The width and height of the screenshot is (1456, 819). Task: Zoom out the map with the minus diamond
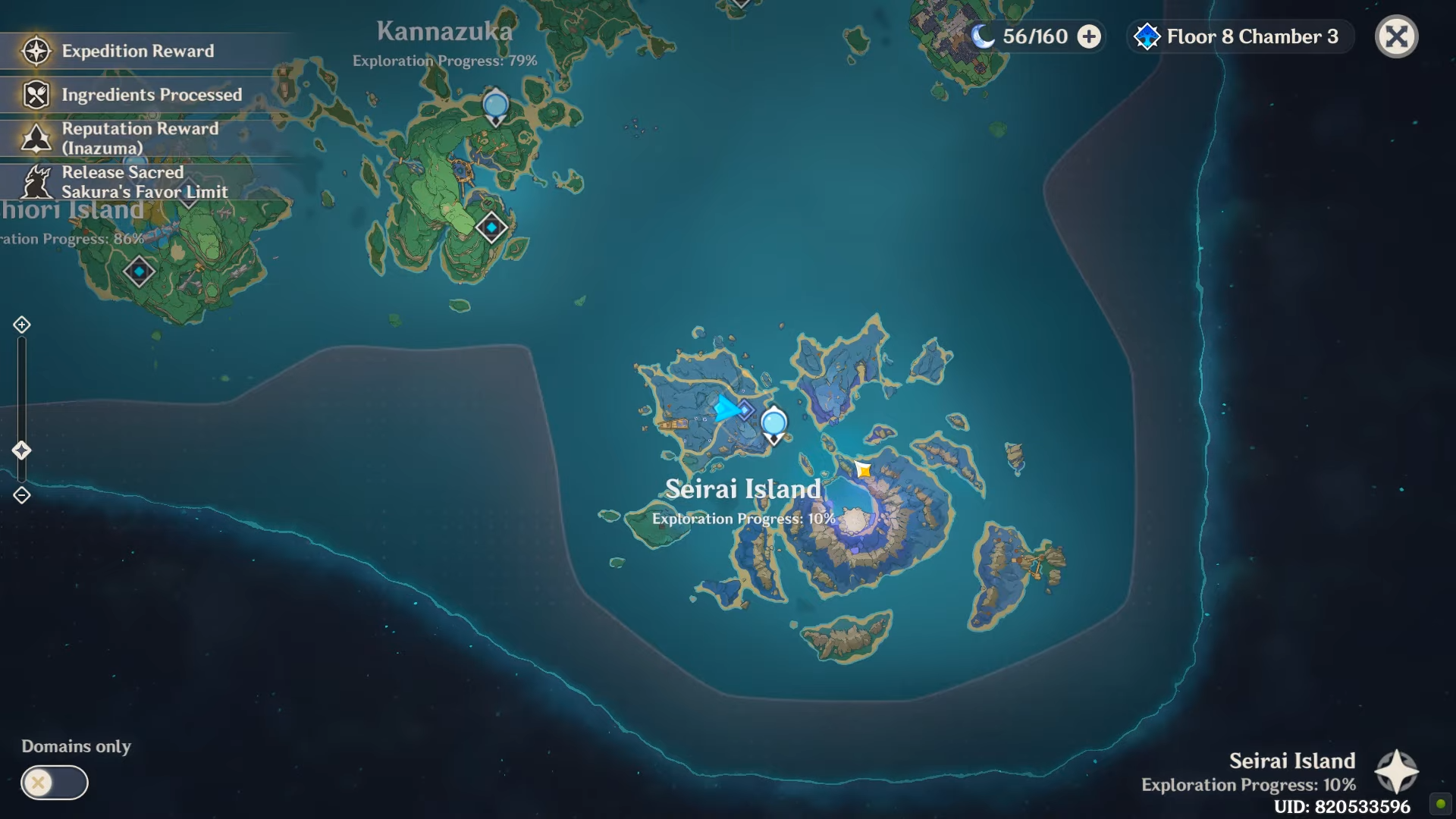point(21,495)
